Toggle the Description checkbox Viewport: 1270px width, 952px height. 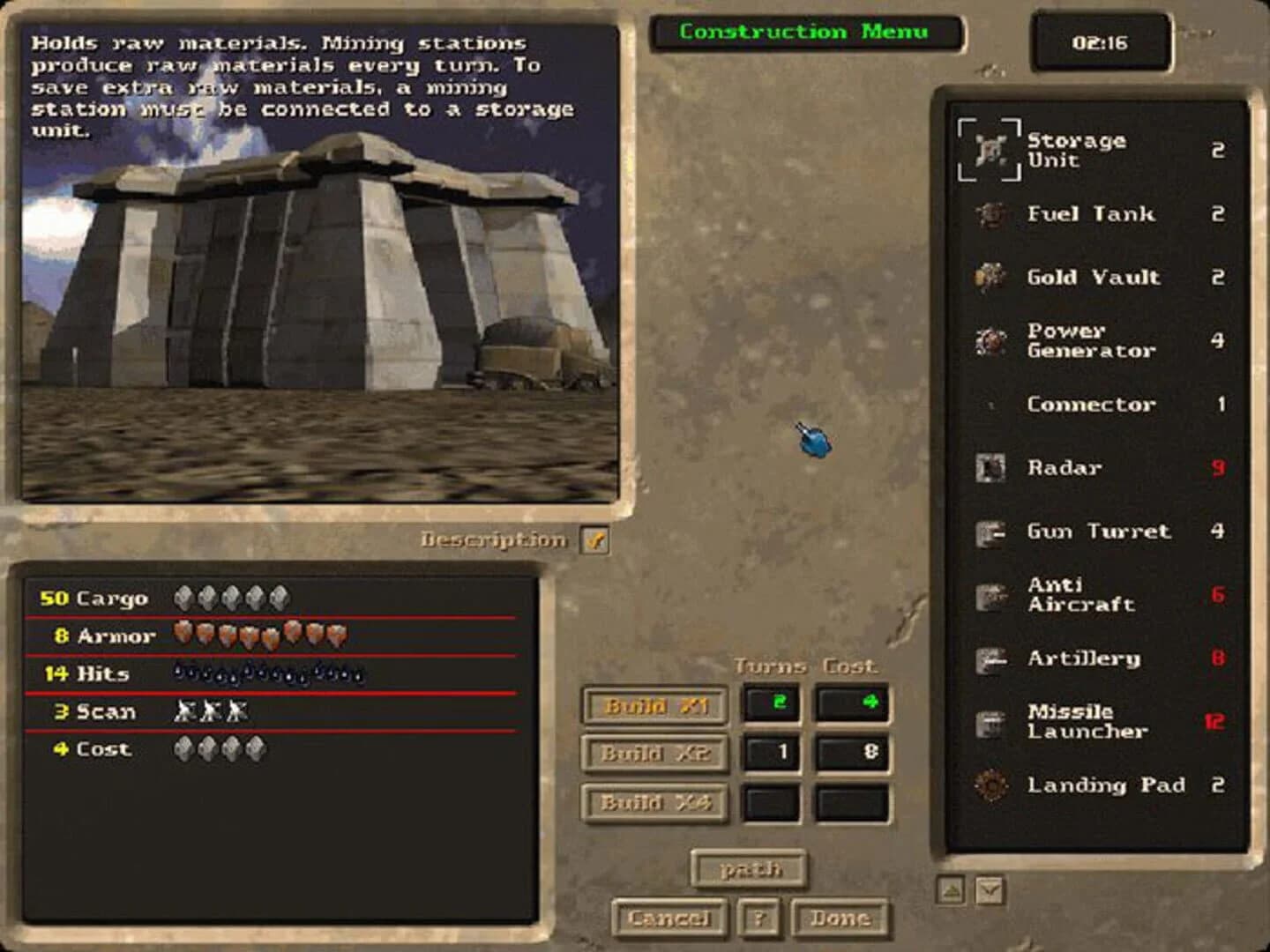click(x=594, y=540)
